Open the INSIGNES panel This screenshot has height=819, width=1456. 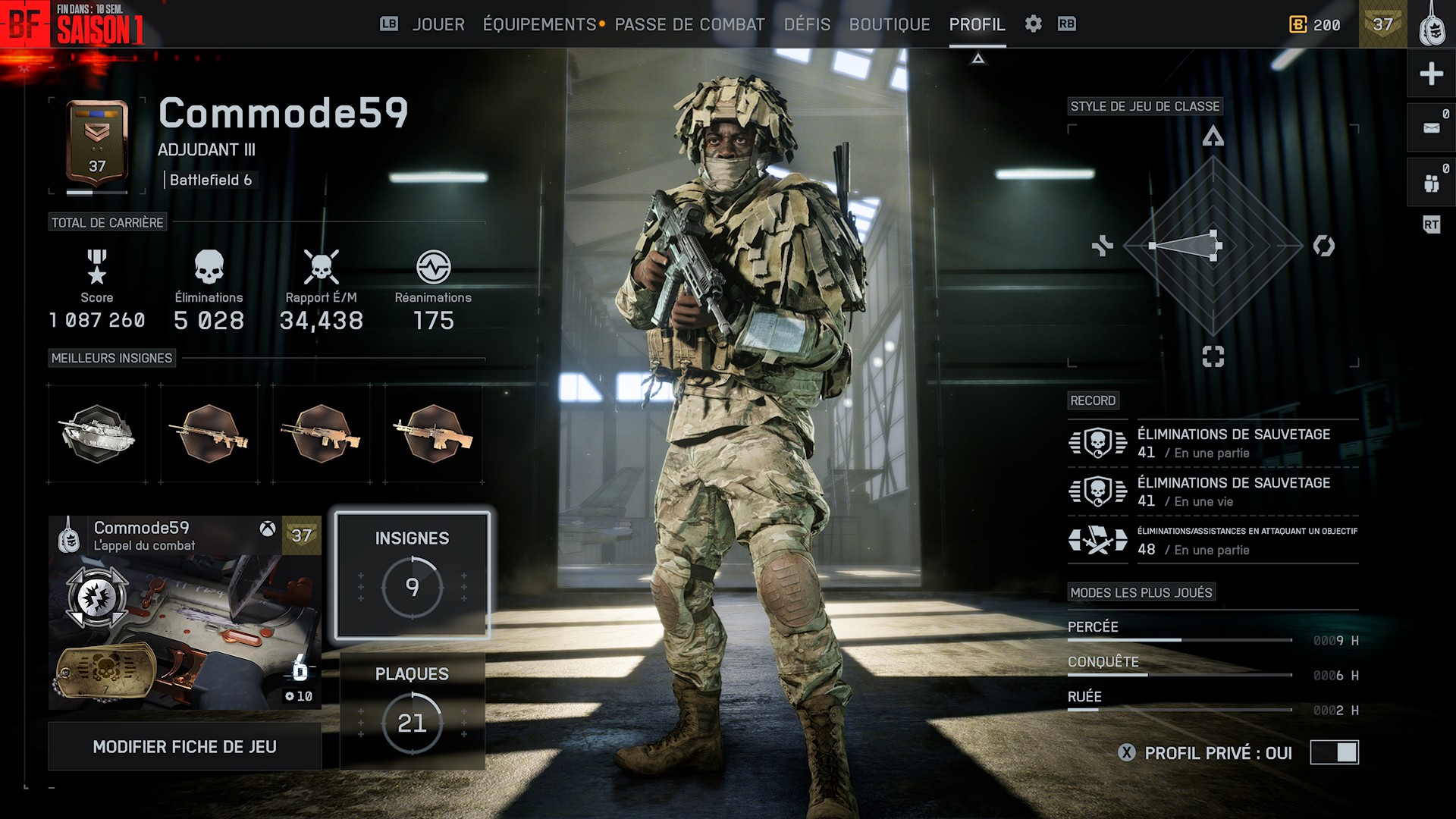tap(412, 576)
